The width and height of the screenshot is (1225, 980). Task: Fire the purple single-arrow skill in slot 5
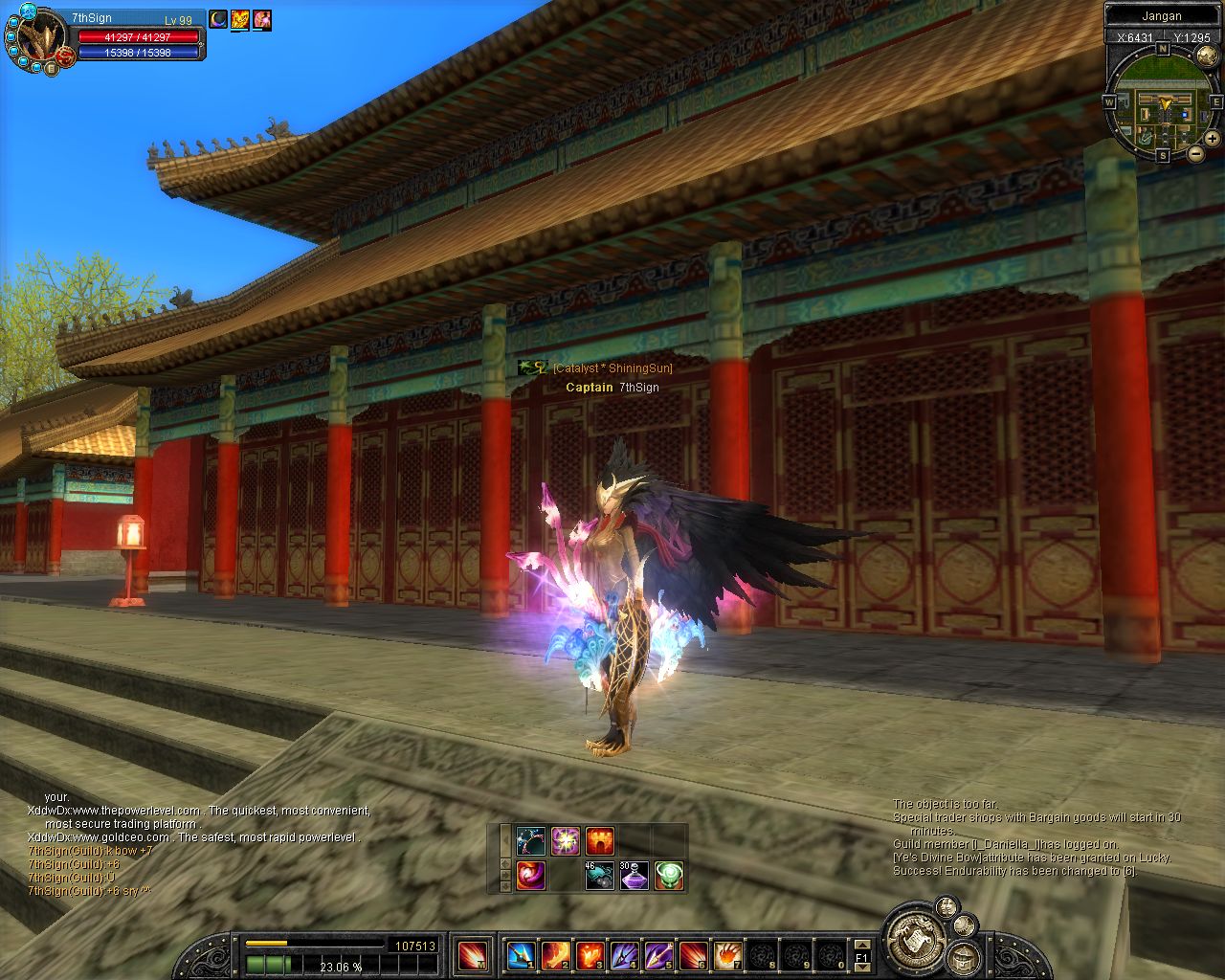658,954
